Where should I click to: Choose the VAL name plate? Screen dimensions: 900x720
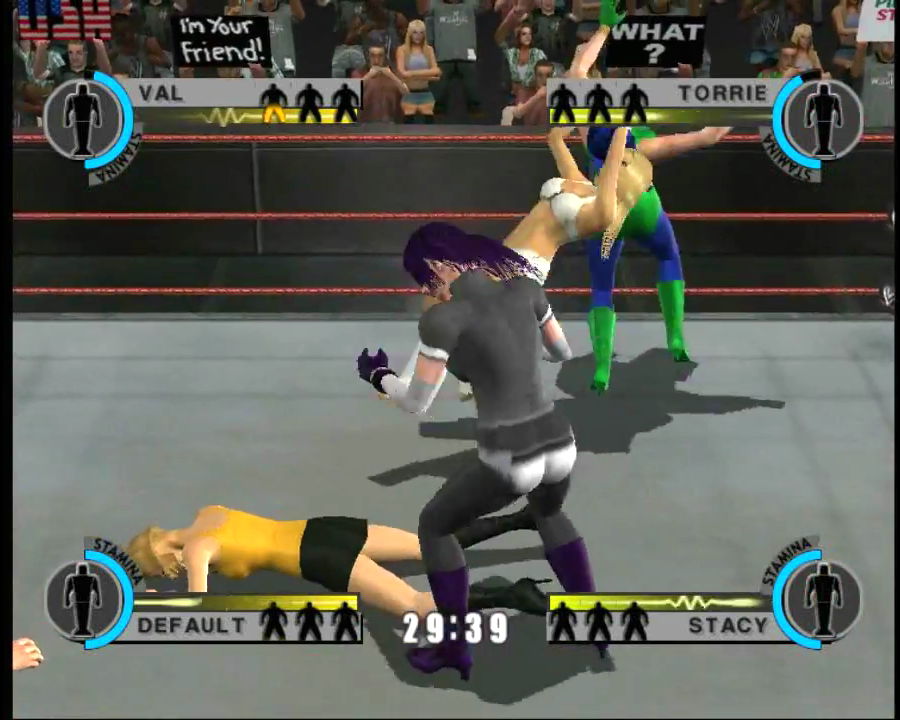click(161, 94)
